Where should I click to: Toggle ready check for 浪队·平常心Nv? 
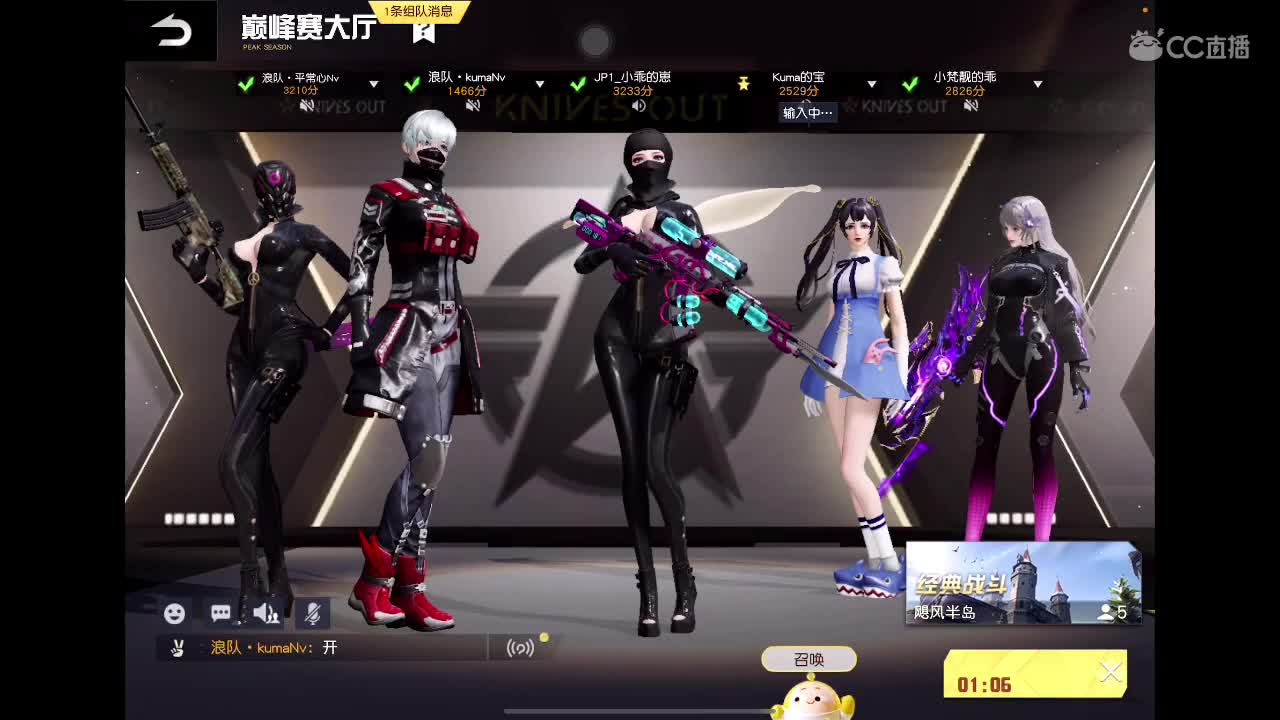245,85
